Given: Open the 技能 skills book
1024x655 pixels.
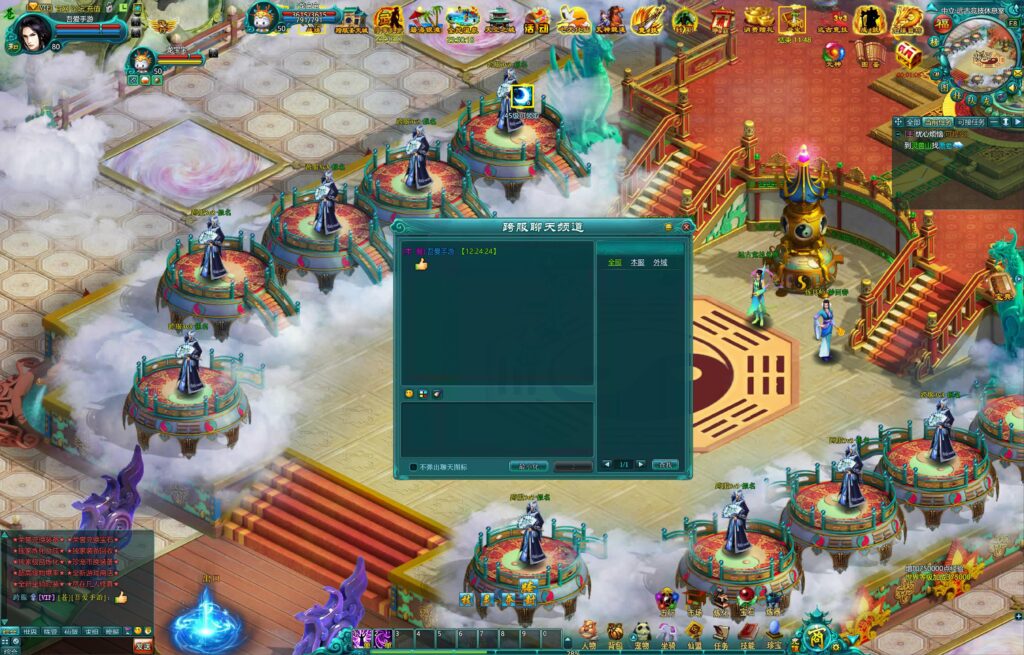Looking at the screenshot, I should click(747, 634).
